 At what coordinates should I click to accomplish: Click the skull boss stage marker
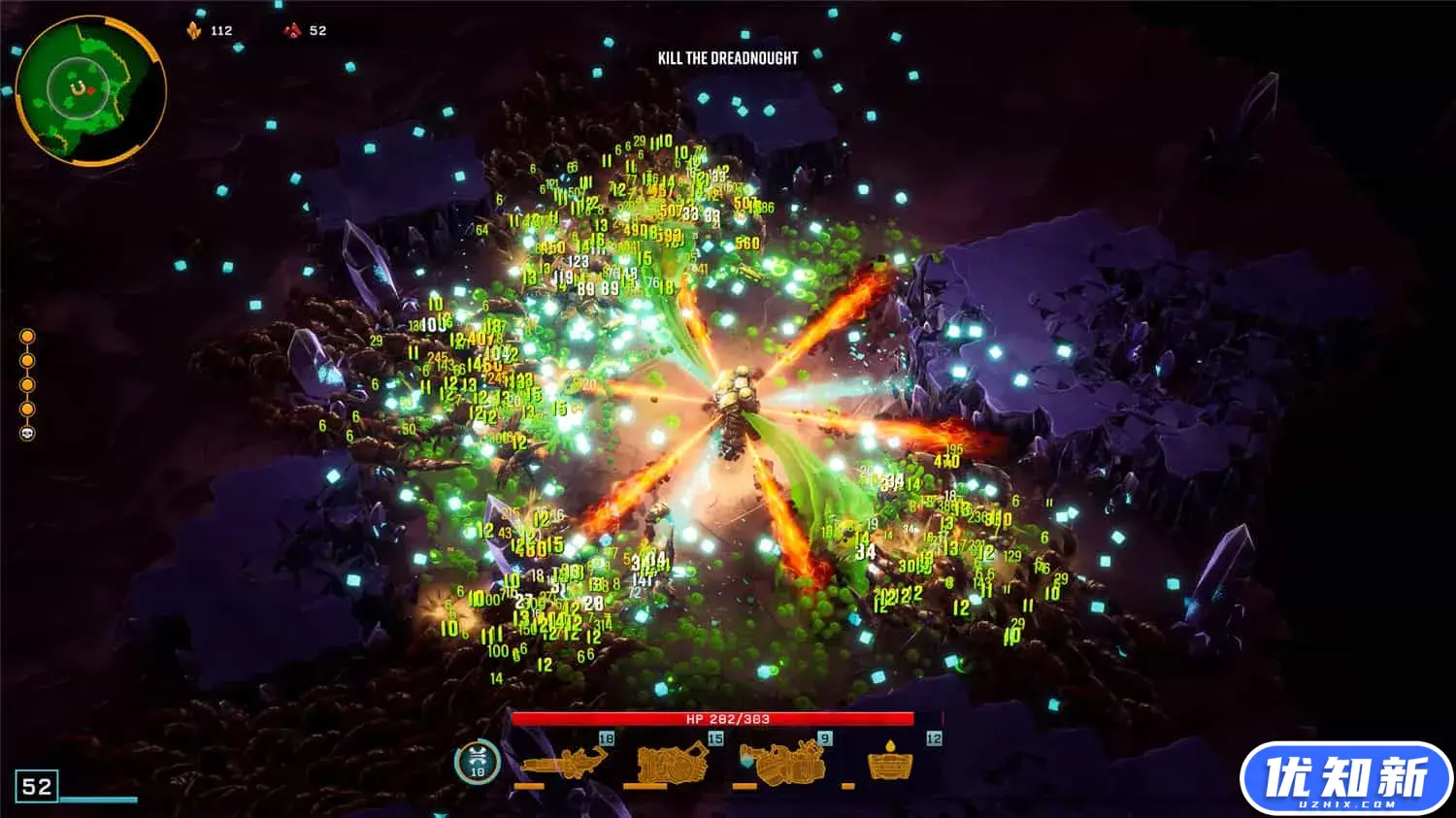[27, 434]
